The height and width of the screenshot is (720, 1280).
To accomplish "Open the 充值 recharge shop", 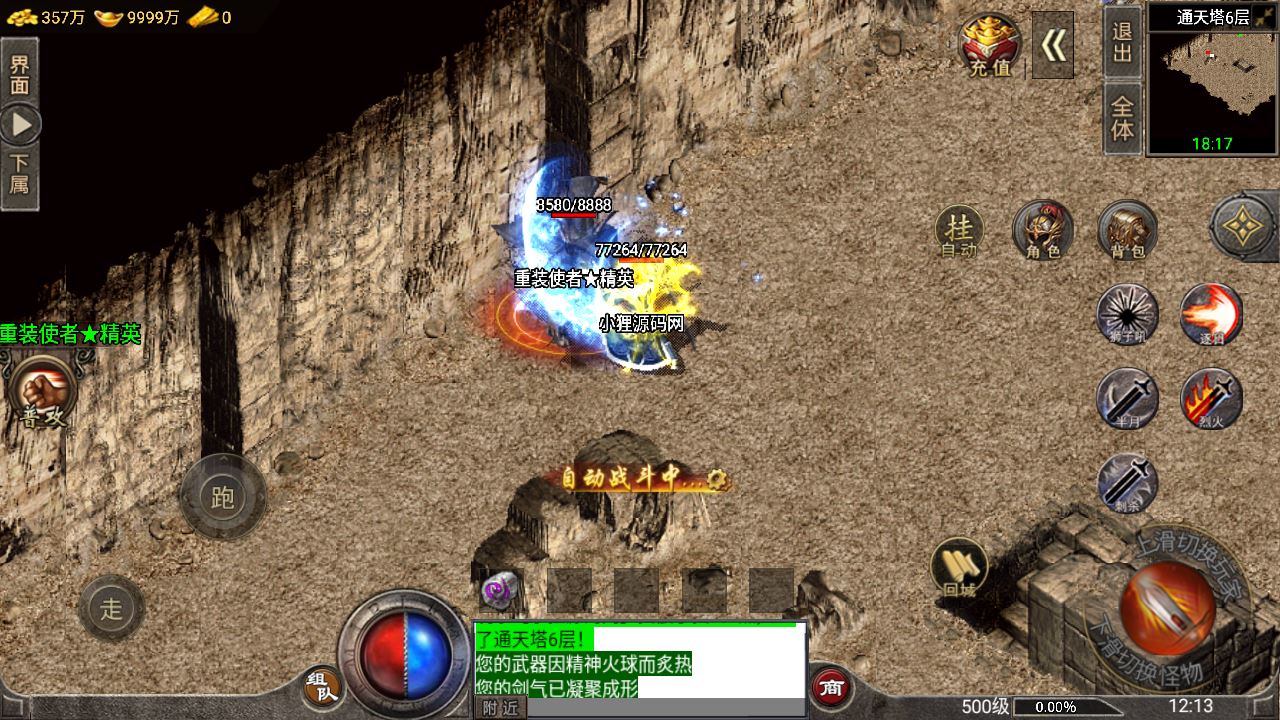I will click(990, 45).
